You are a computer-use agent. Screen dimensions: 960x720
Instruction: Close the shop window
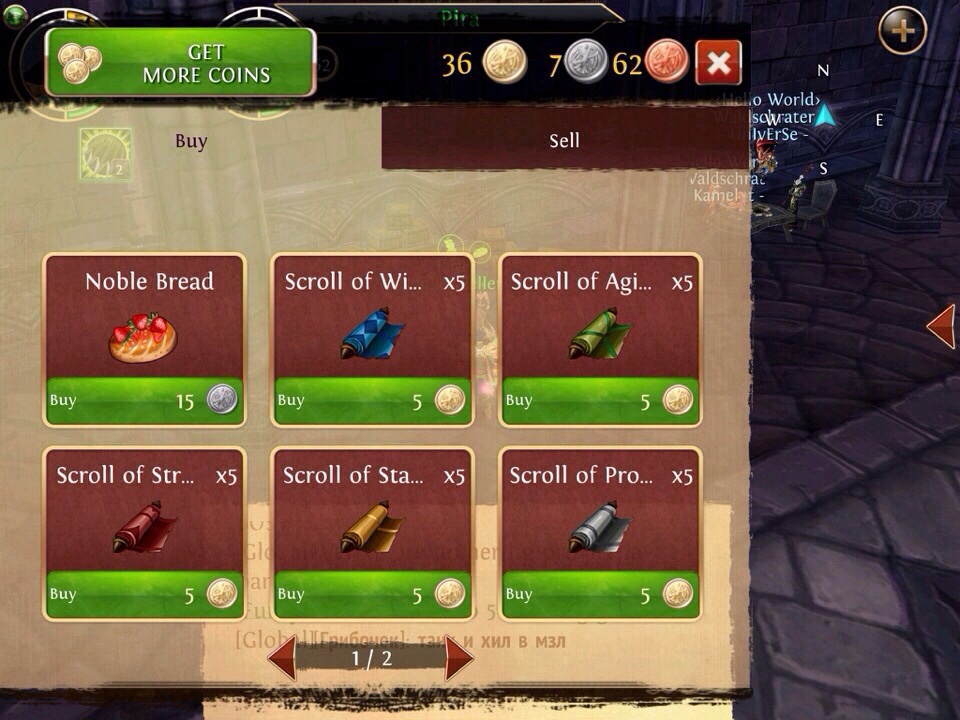tap(718, 63)
